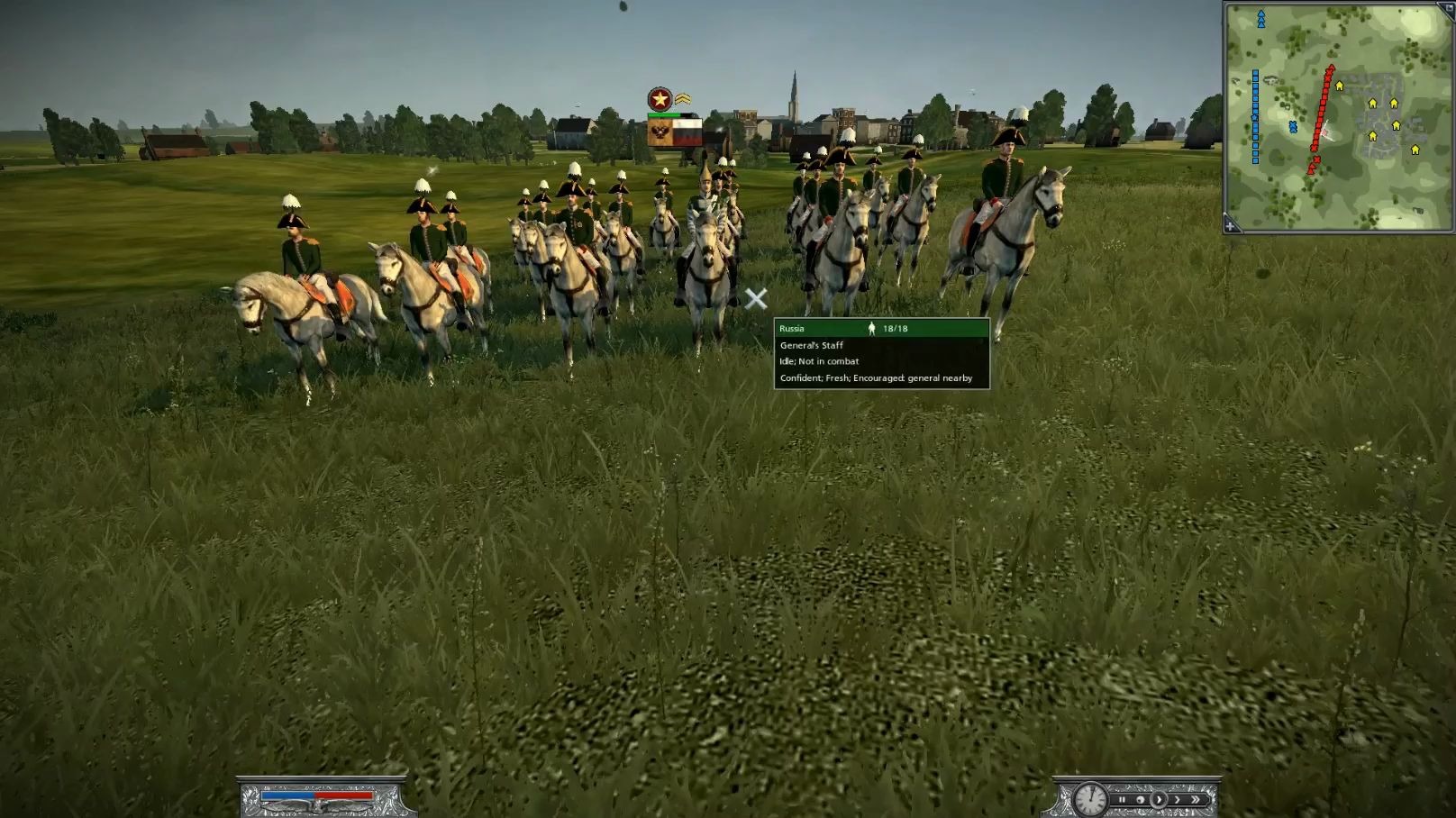This screenshot has height=818, width=1456.
Task: Set battle speed to fast forward
Action: tap(1178, 799)
